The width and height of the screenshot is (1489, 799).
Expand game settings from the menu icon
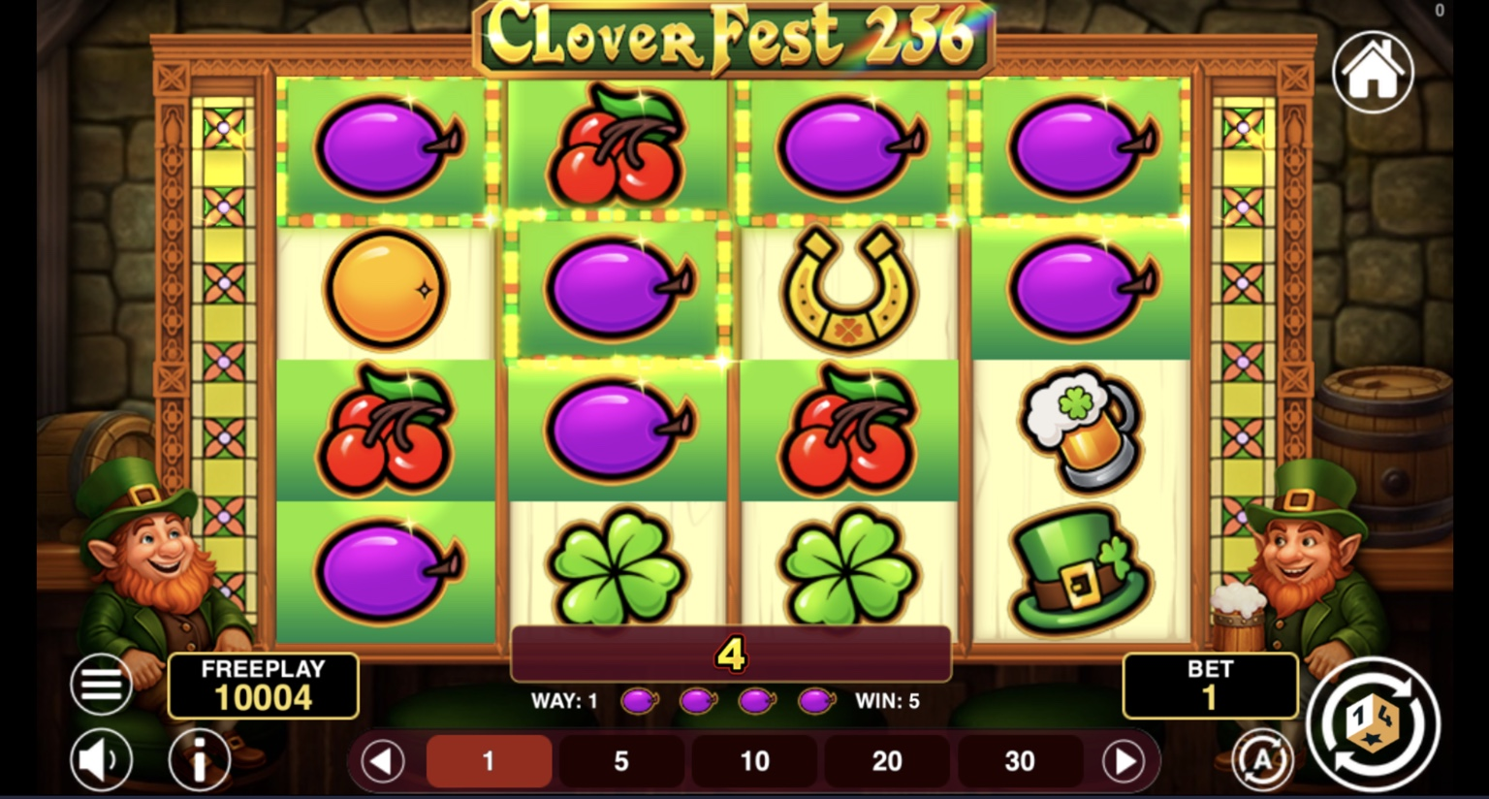click(100, 684)
